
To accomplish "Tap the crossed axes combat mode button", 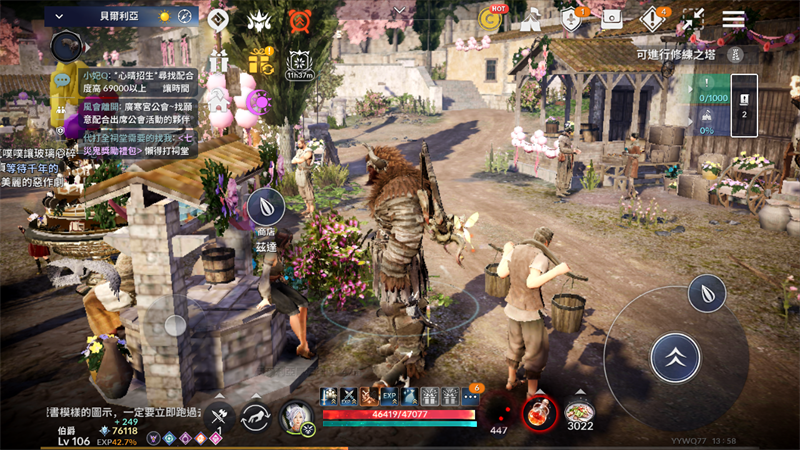I will pos(220,416).
